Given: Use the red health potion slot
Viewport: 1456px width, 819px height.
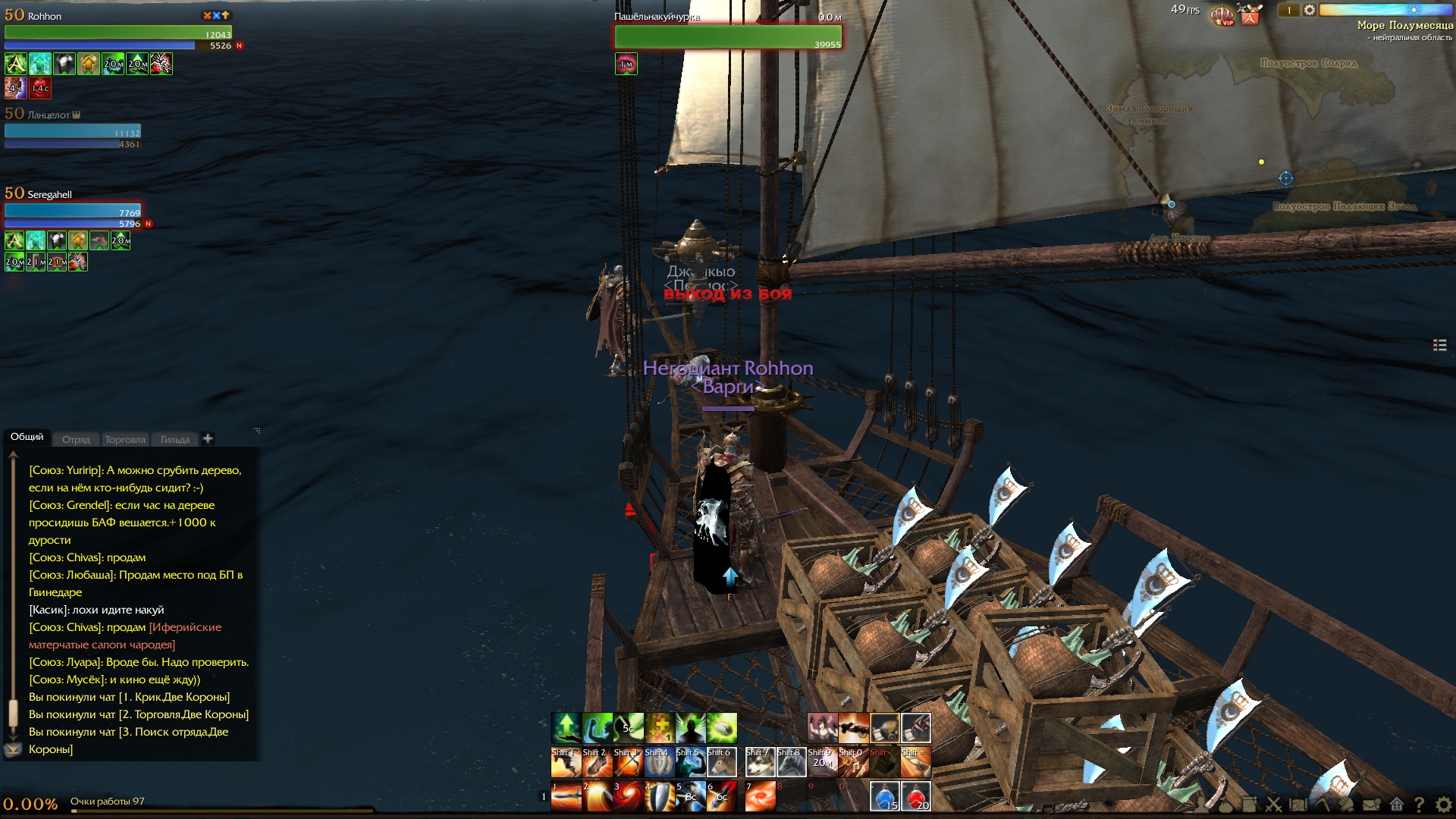Looking at the screenshot, I should (915, 796).
